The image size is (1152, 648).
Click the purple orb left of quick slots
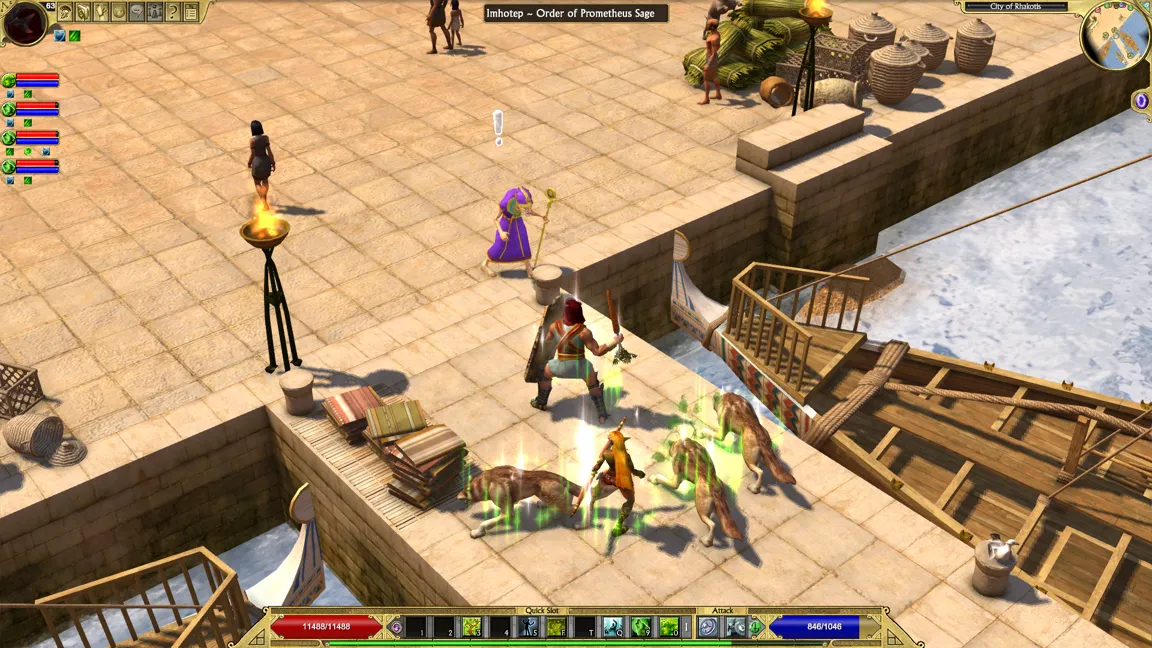397,627
